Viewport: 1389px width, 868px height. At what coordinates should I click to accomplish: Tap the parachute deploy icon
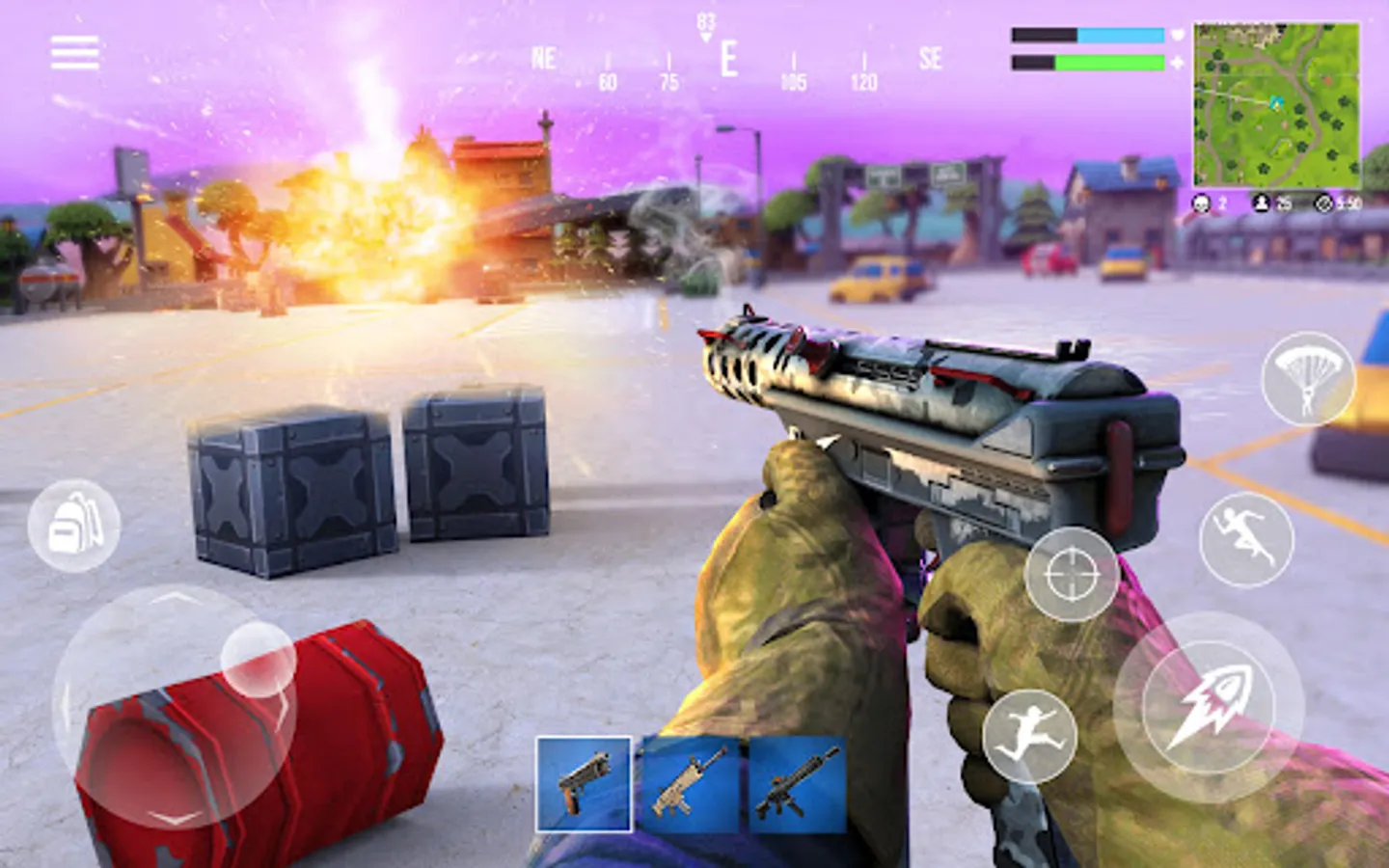pyautogui.click(x=1306, y=377)
